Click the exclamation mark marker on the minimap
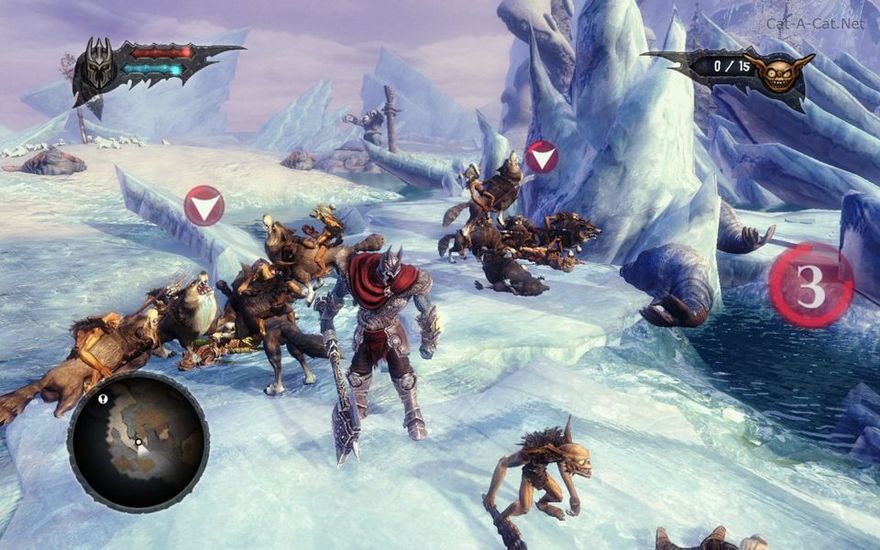The image size is (880, 550). pyautogui.click(x=102, y=397)
